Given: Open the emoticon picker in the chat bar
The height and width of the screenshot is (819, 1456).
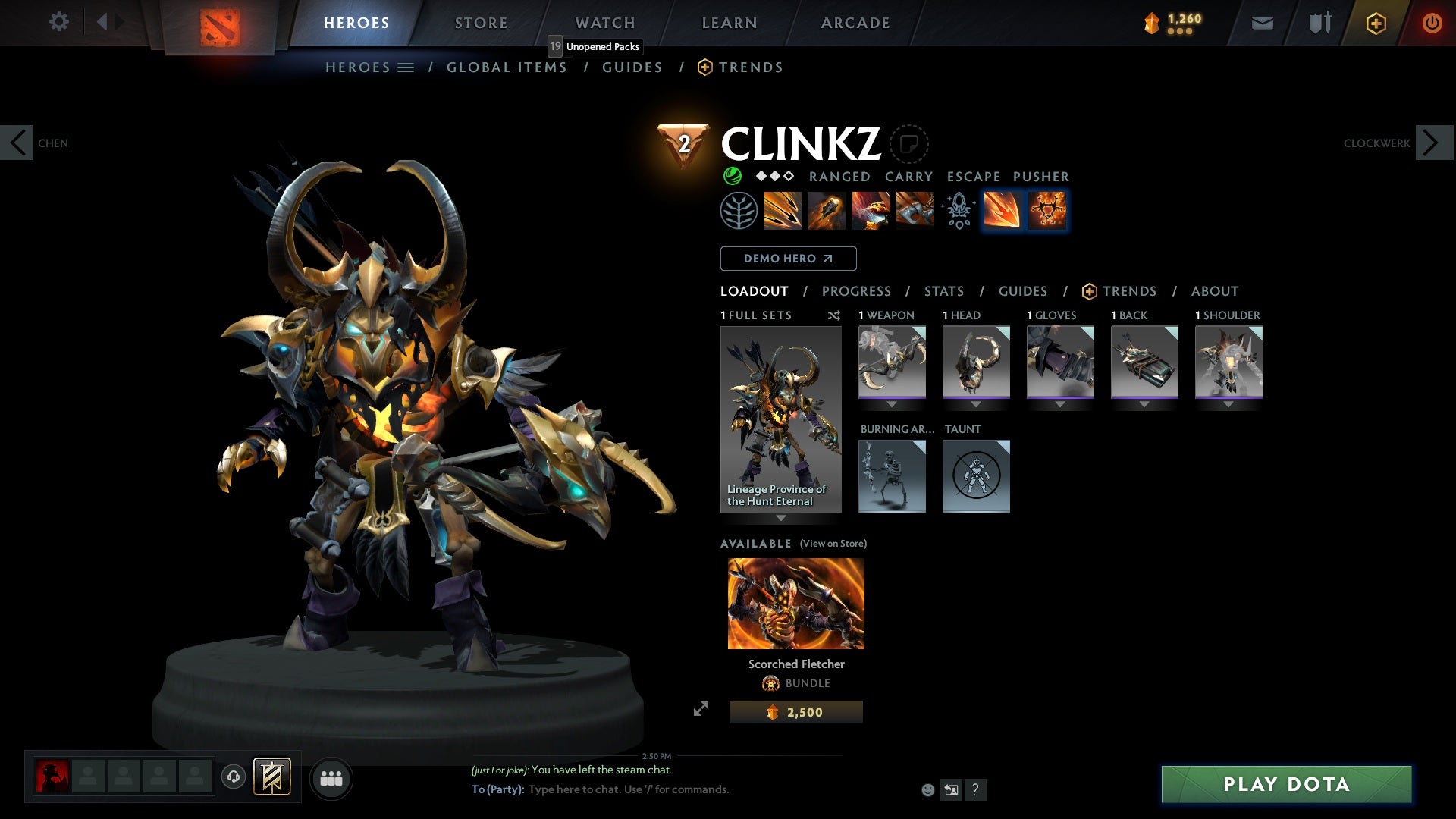Looking at the screenshot, I should [927, 789].
